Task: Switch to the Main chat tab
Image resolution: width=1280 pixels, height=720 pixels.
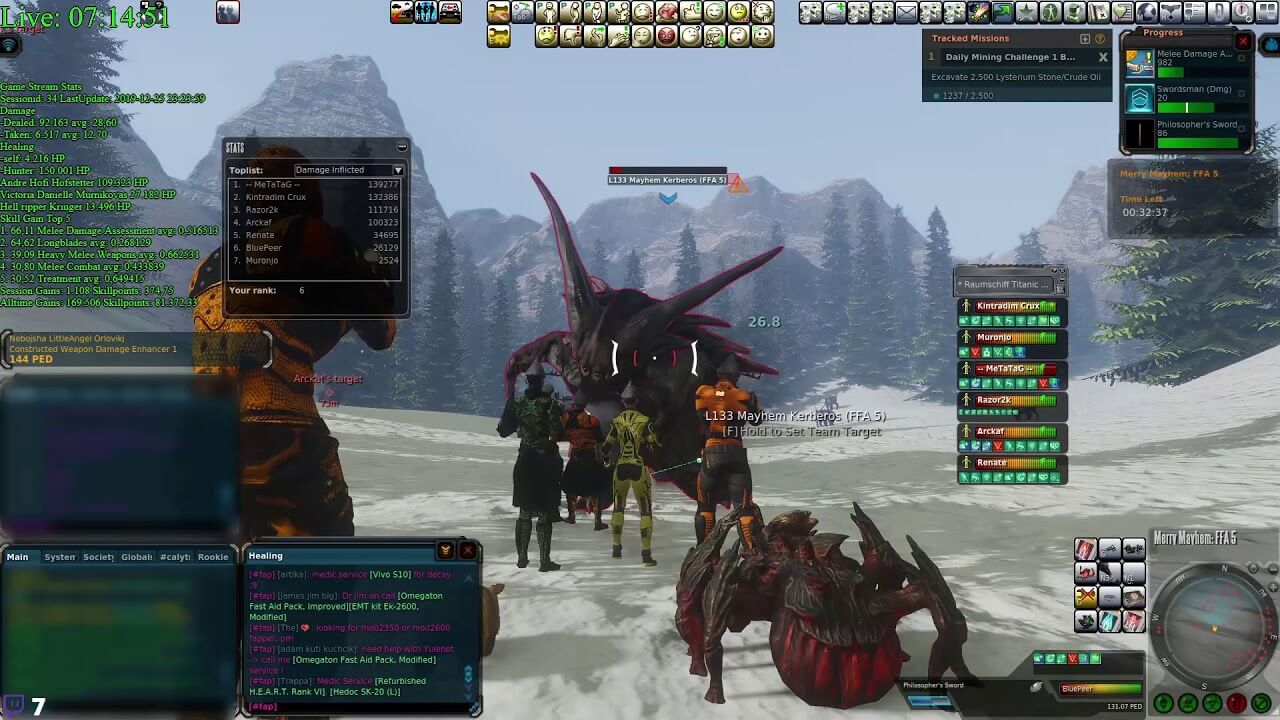Action: 18,557
